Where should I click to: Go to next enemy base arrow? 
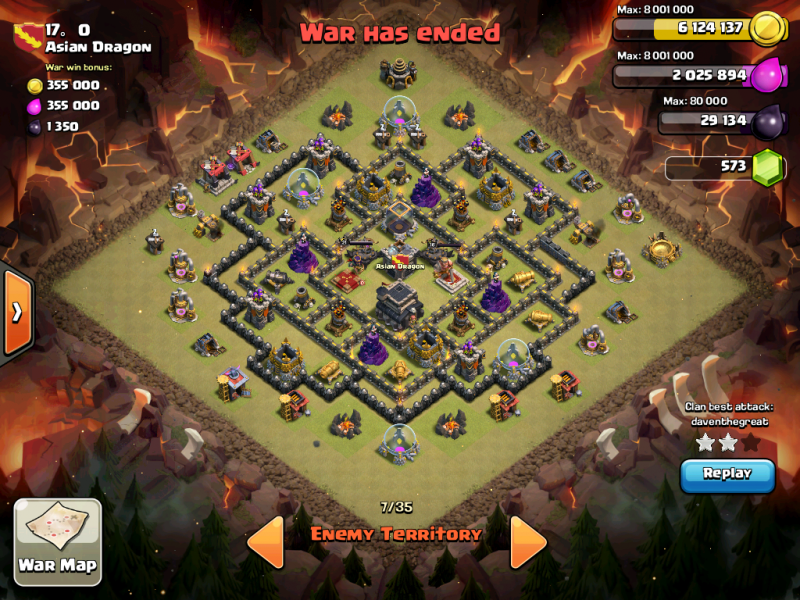528,542
